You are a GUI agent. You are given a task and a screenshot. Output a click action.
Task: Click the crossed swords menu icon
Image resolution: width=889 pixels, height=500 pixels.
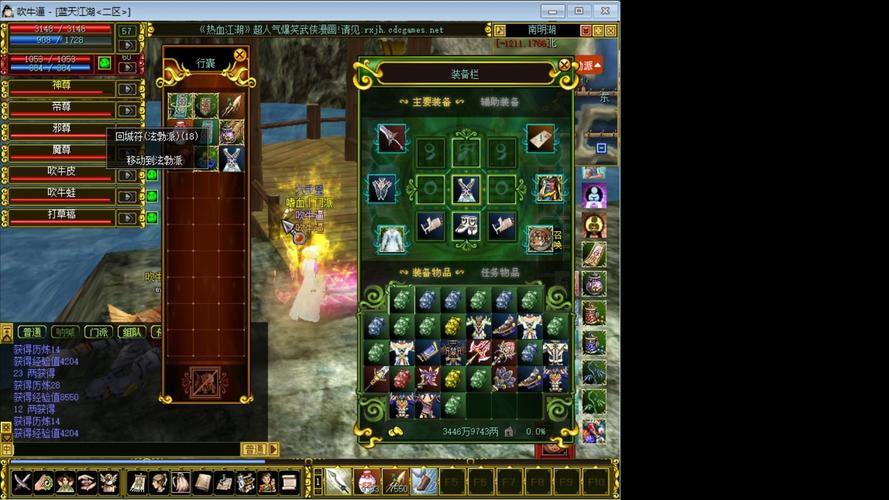pyautogui.click(x=22, y=482)
